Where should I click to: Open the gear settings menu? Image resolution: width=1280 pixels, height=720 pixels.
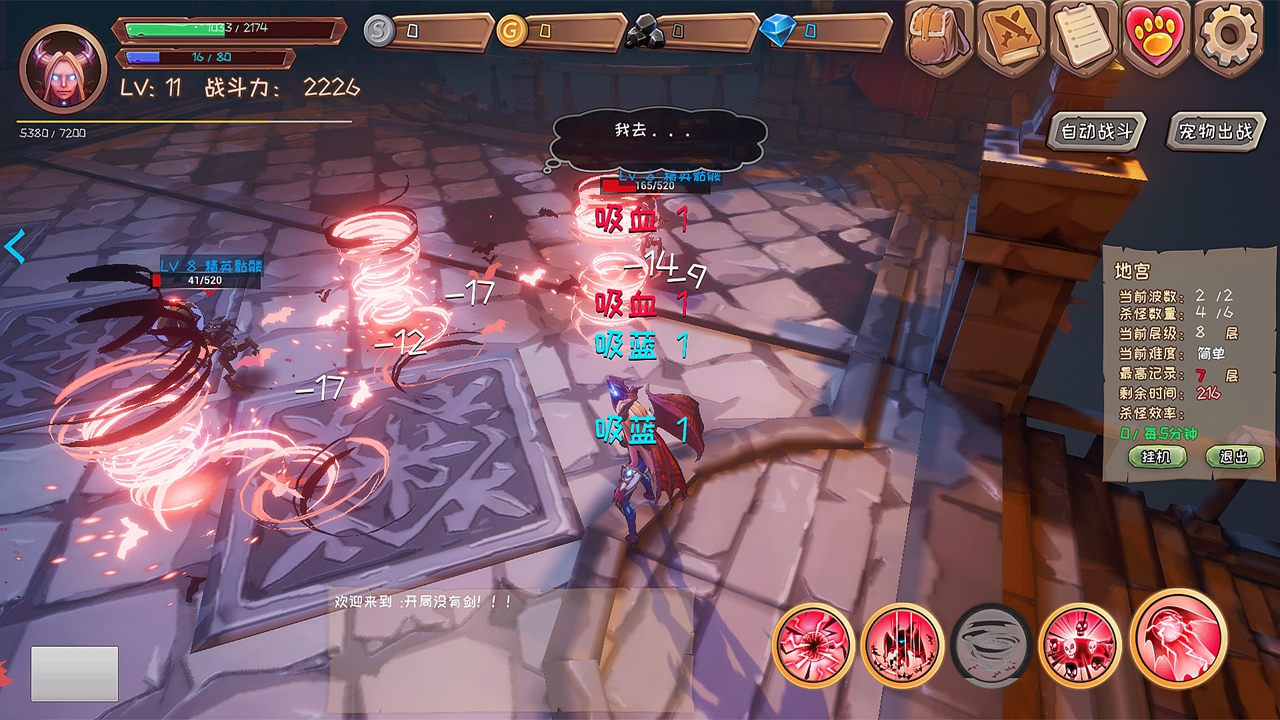click(1229, 37)
